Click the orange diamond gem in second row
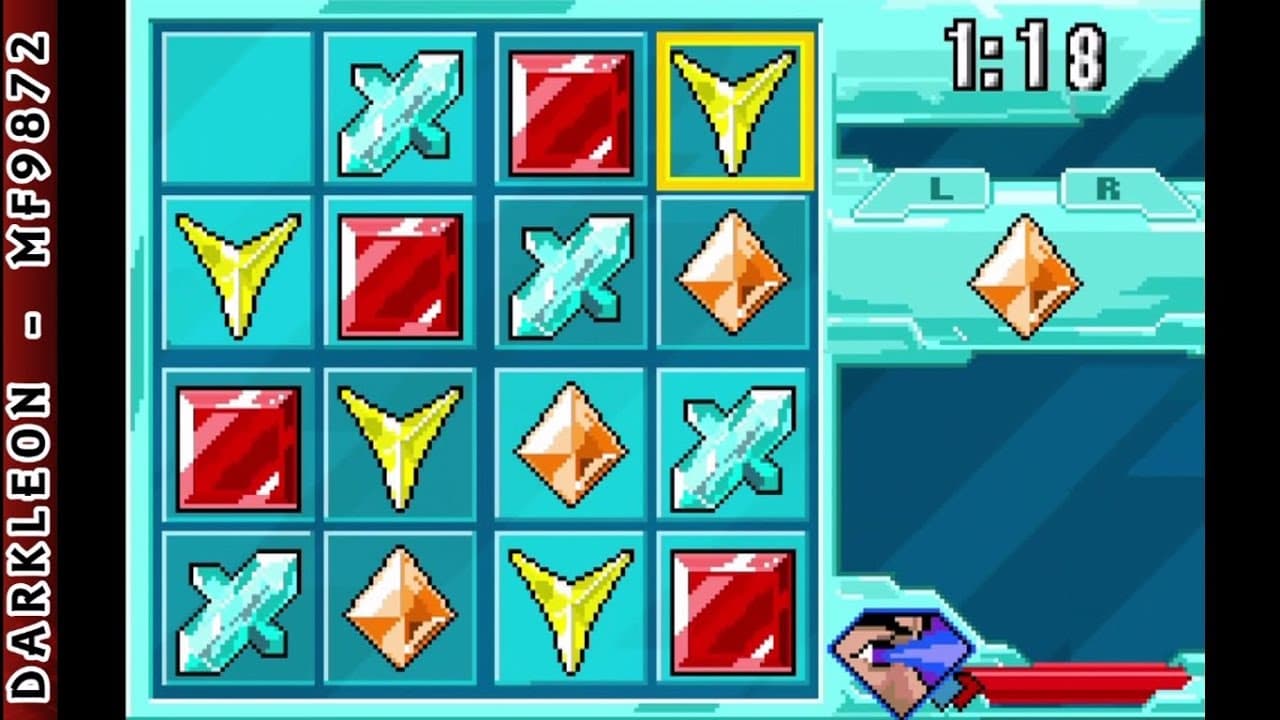This screenshot has width=1280, height=720. click(735, 270)
